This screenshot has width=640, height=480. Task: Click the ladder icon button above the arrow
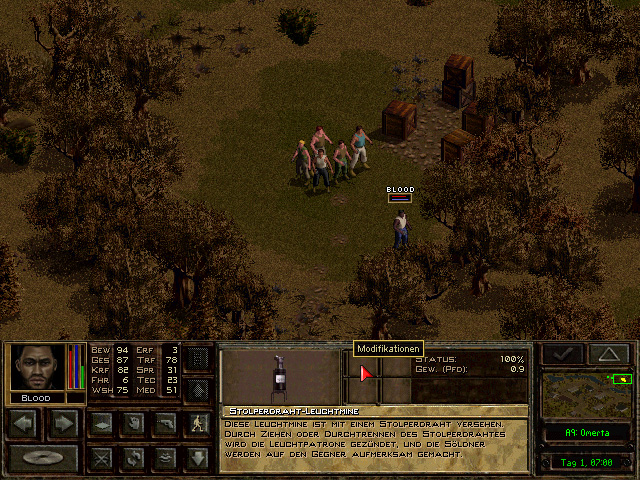pos(197,358)
